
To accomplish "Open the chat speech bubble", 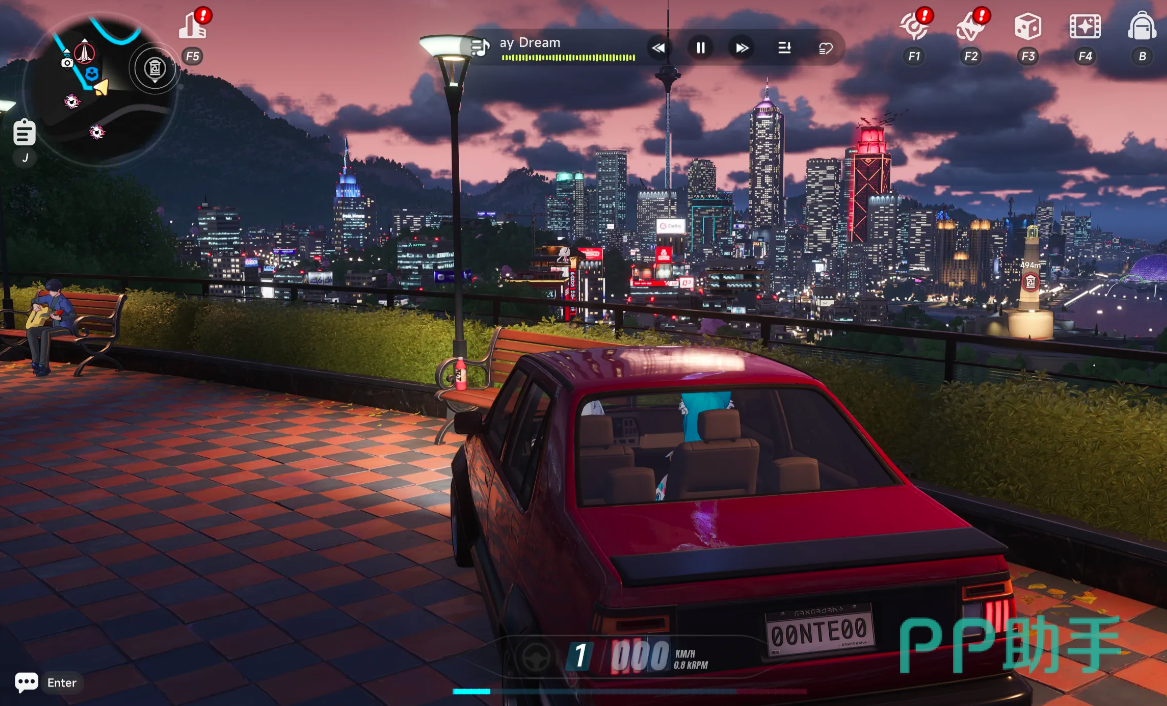I will pos(27,682).
